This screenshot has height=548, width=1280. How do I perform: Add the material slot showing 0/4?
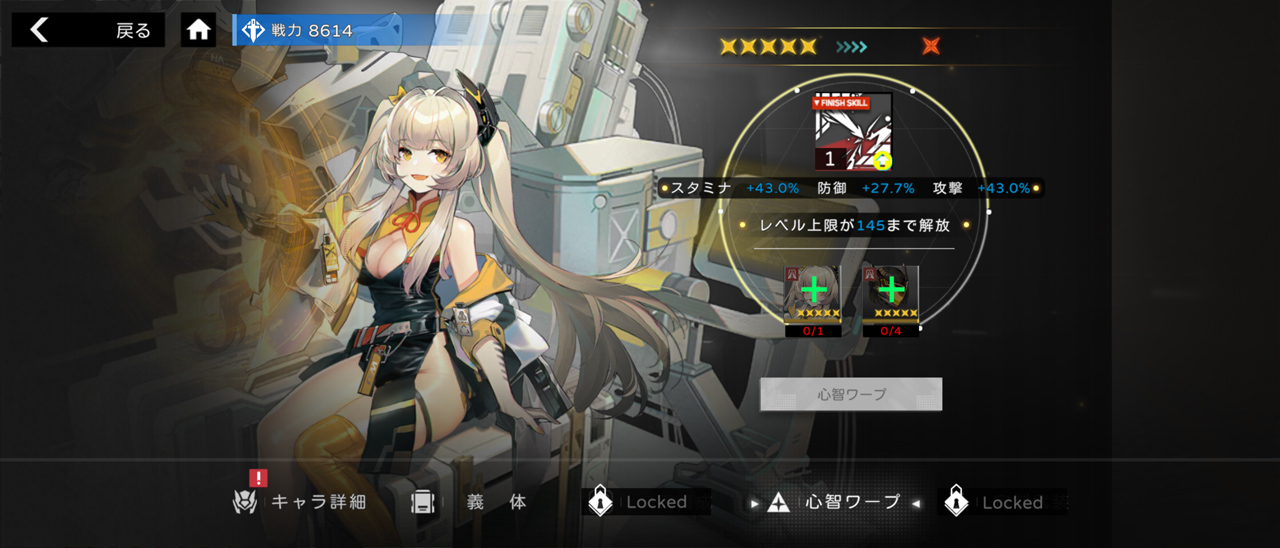tap(890, 294)
